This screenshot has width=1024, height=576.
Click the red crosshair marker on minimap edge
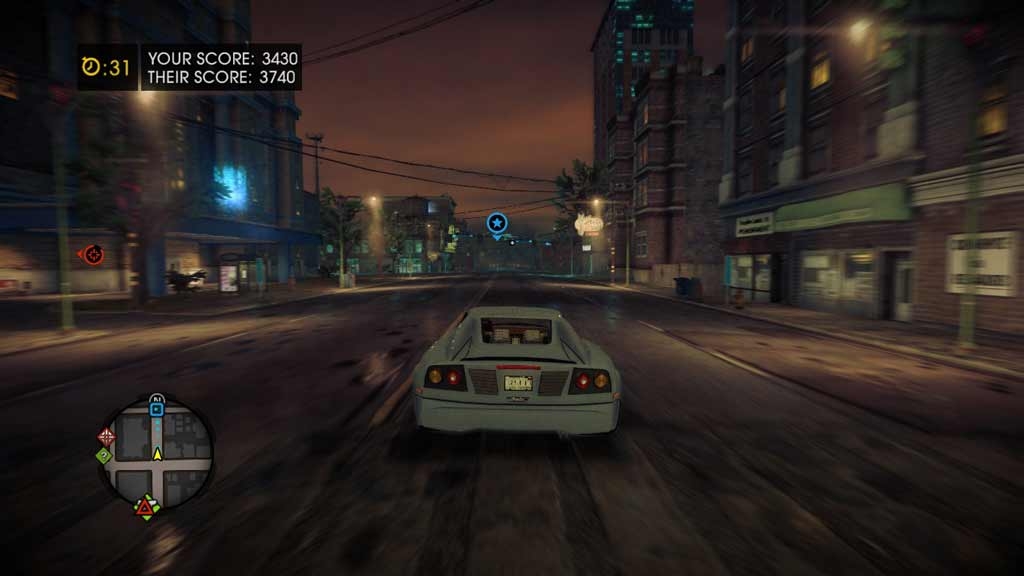[x=107, y=436]
